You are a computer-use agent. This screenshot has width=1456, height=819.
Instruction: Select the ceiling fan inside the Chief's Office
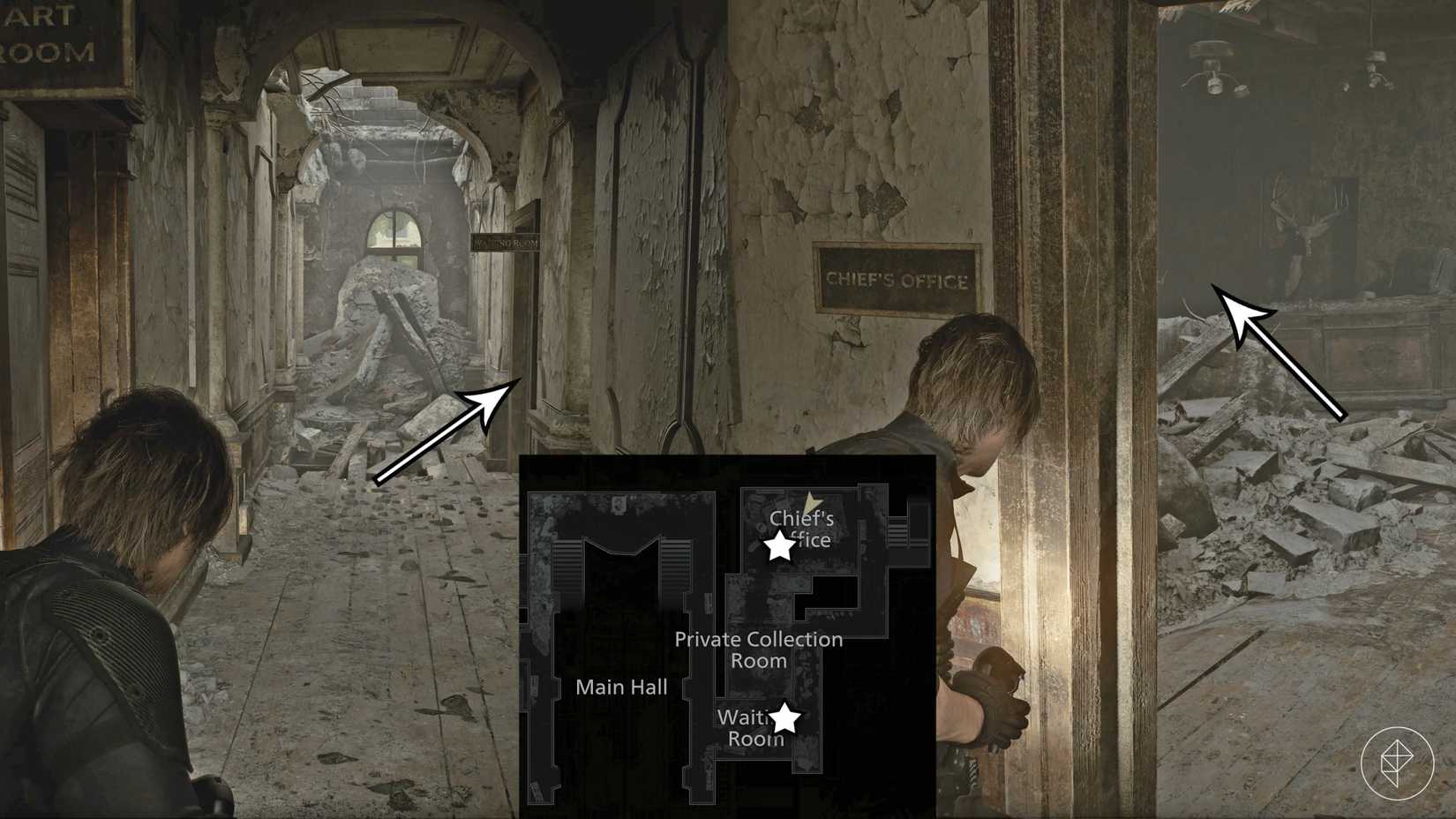[x=1213, y=66]
